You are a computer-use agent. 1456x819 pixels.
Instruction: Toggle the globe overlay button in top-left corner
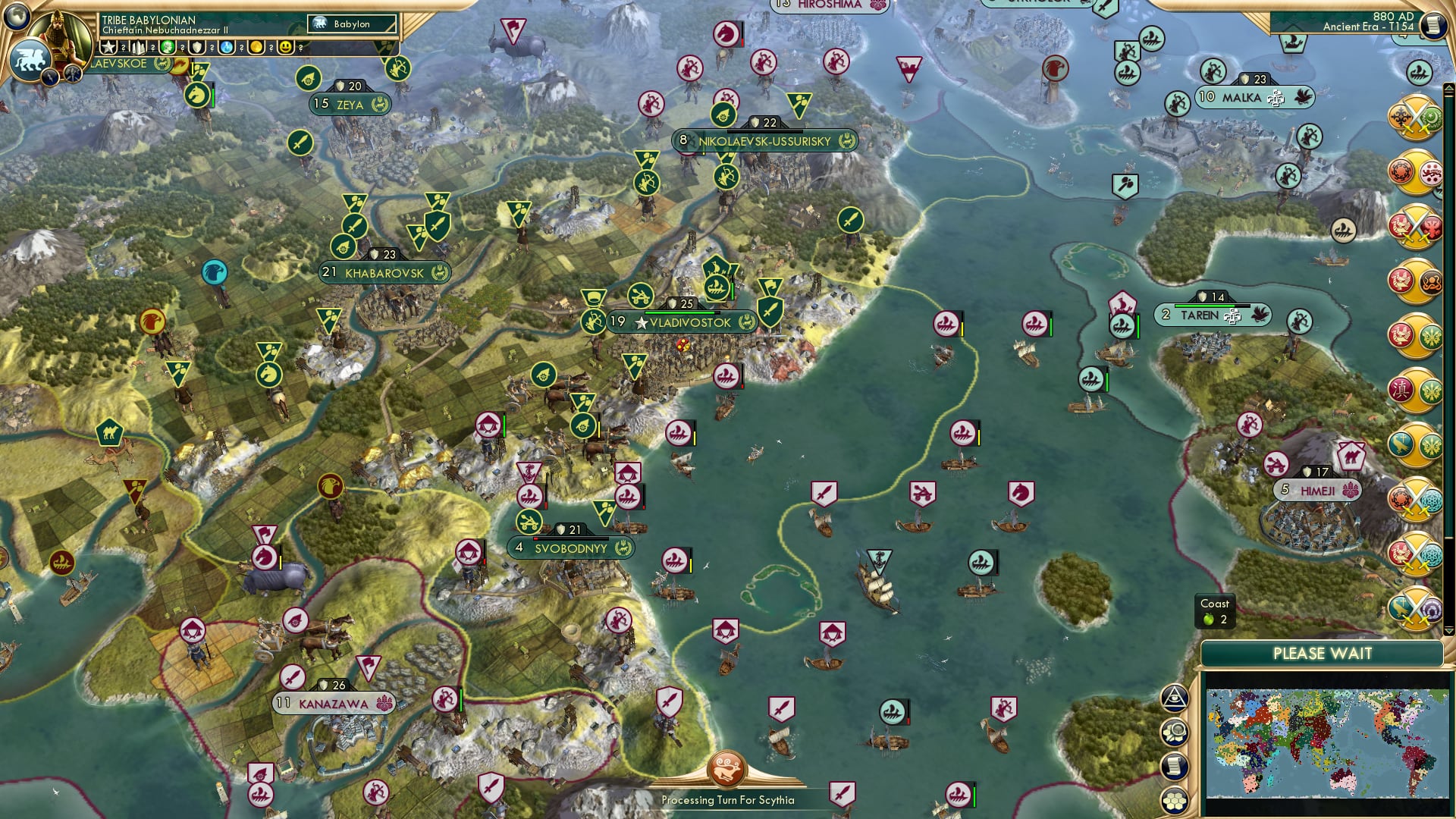click(18, 18)
